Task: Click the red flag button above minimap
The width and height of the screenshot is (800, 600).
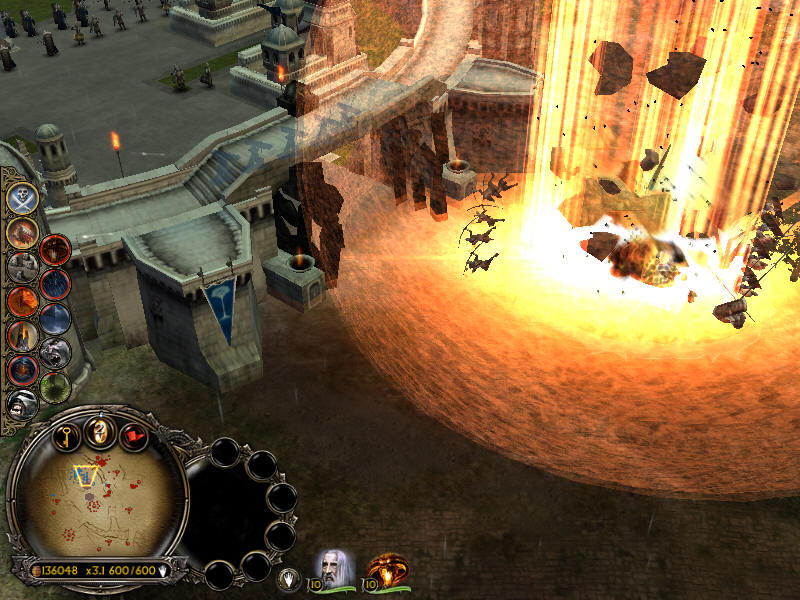Action: coord(133,436)
